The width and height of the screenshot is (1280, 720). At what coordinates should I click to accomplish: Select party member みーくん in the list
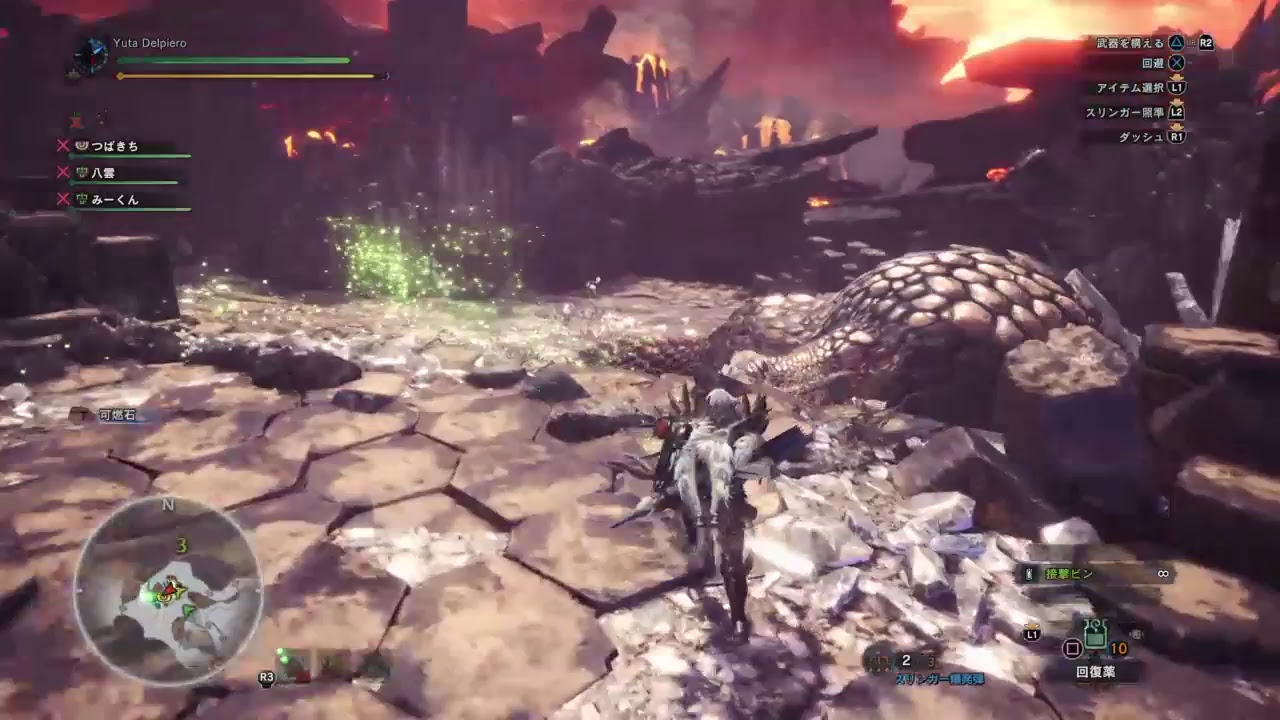point(116,200)
